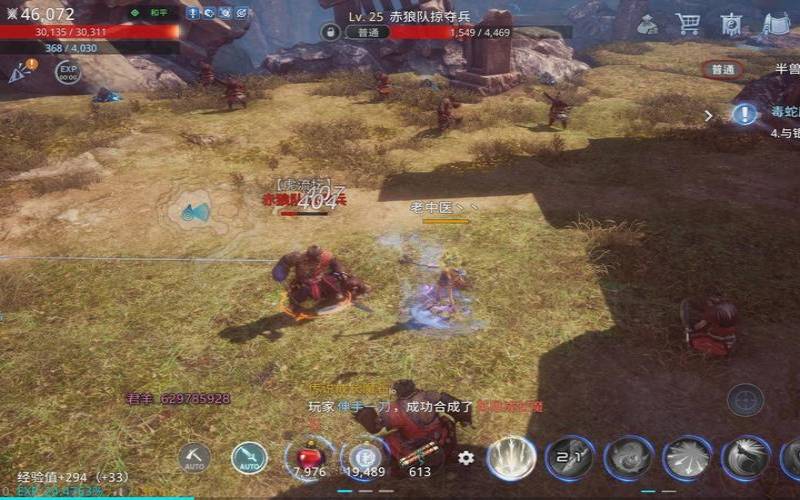Expand the quest tracker arrow
800x500 pixels.
(x=709, y=115)
